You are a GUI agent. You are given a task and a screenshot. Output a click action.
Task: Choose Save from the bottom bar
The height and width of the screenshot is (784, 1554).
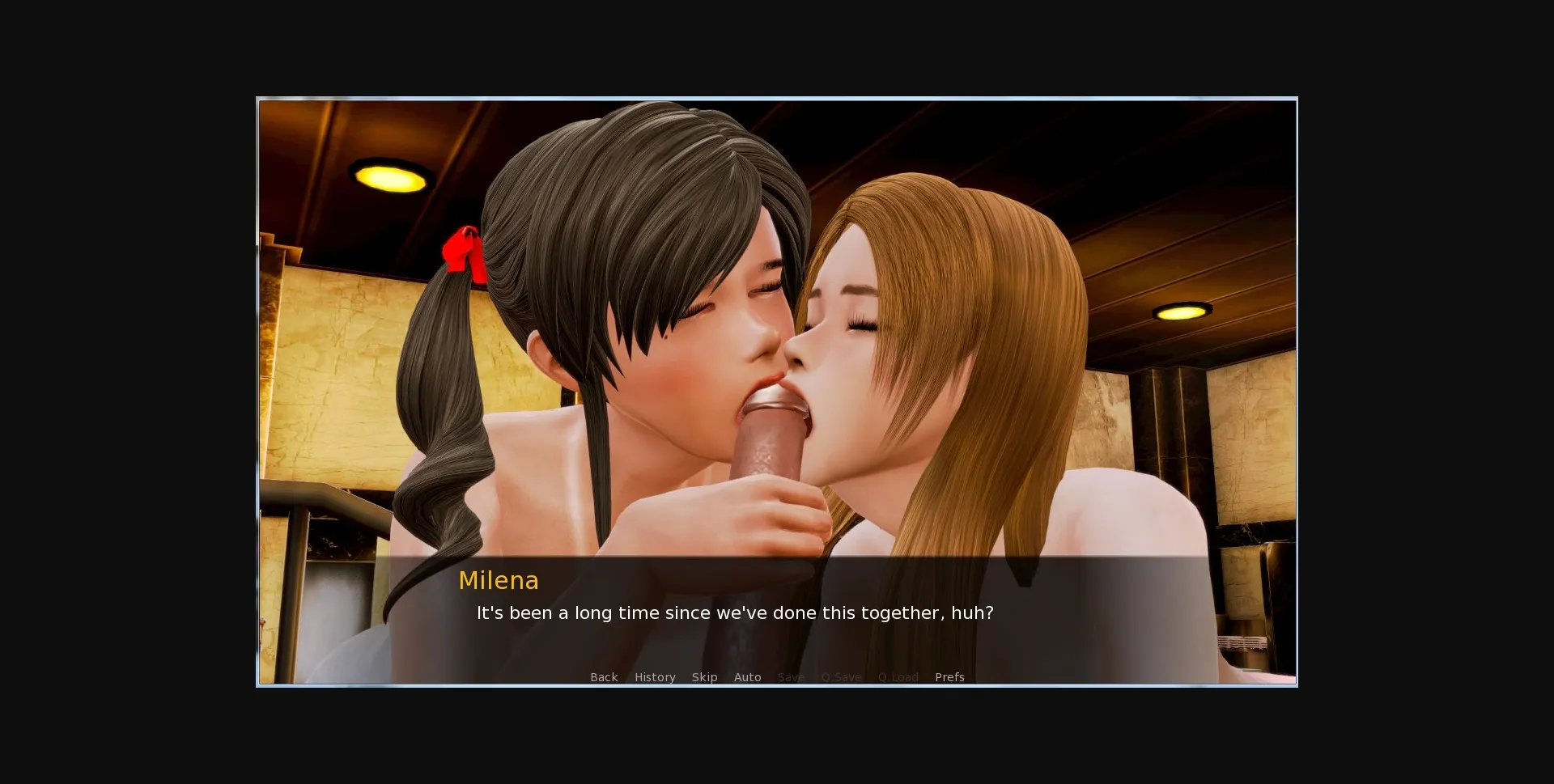pyautogui.click(x=791, y=677)
